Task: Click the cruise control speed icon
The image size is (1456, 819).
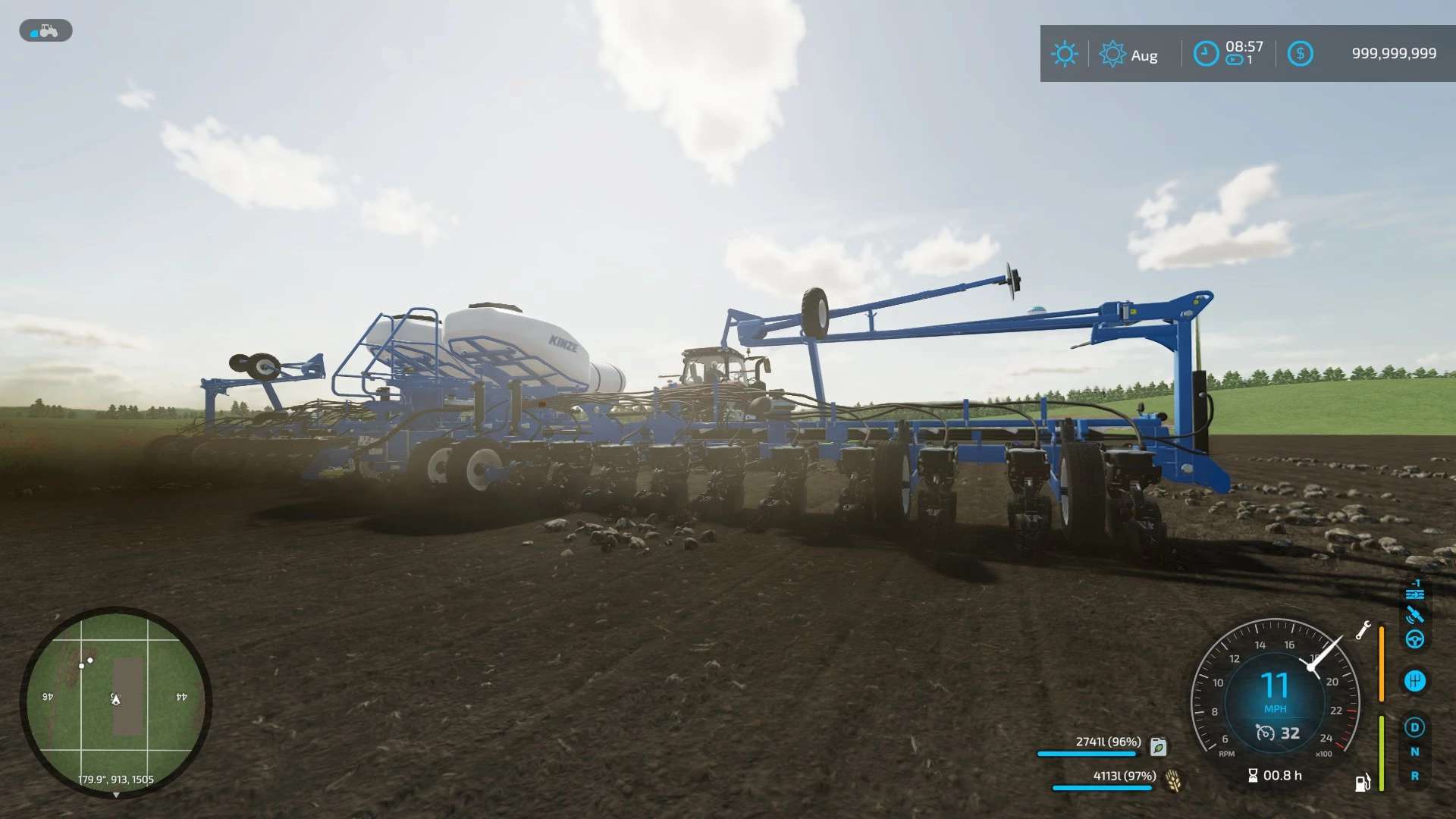Action: (x=1265, y=733)
